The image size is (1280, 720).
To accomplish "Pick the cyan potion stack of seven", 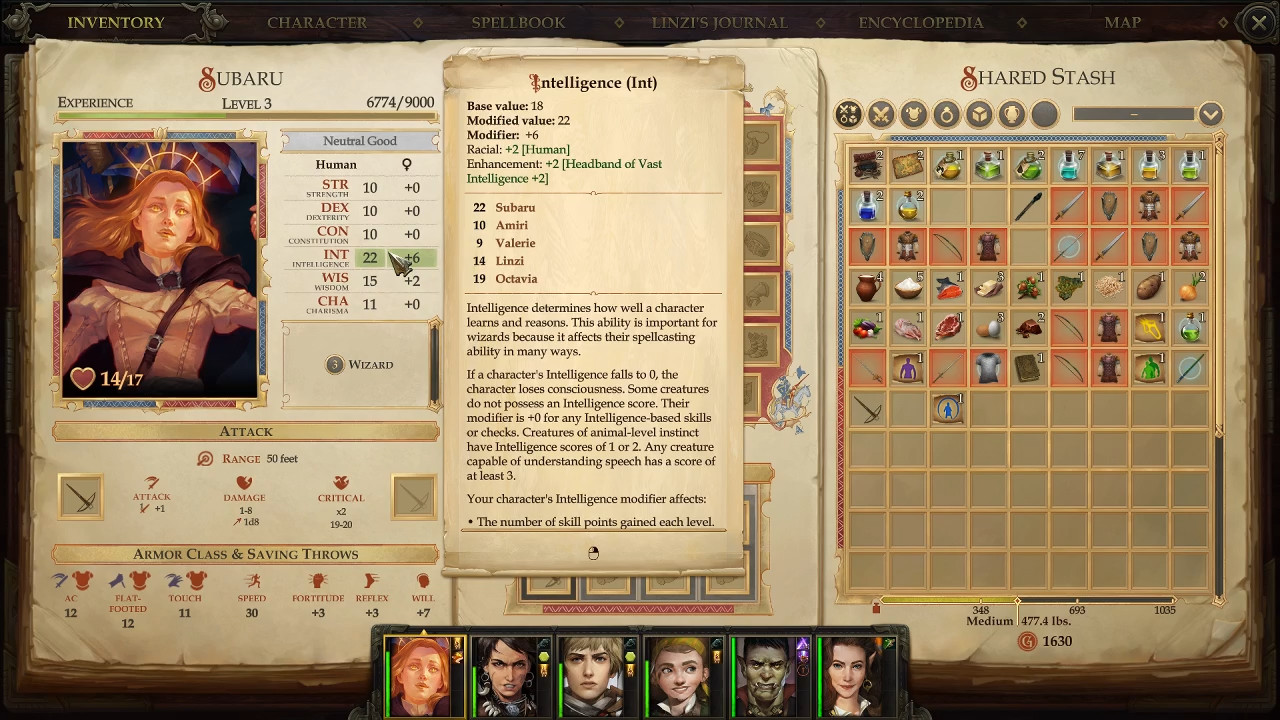I will tap(1069, 166).
